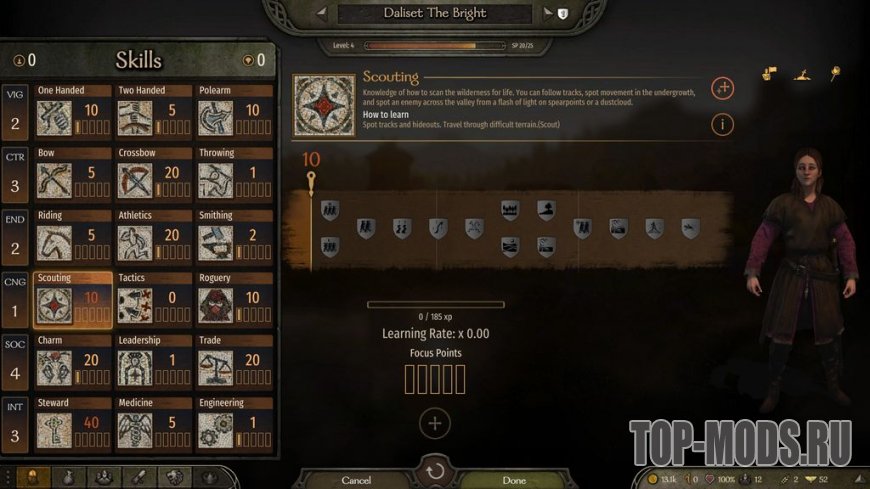Show the Charm skill

click(x=72, y=362)
